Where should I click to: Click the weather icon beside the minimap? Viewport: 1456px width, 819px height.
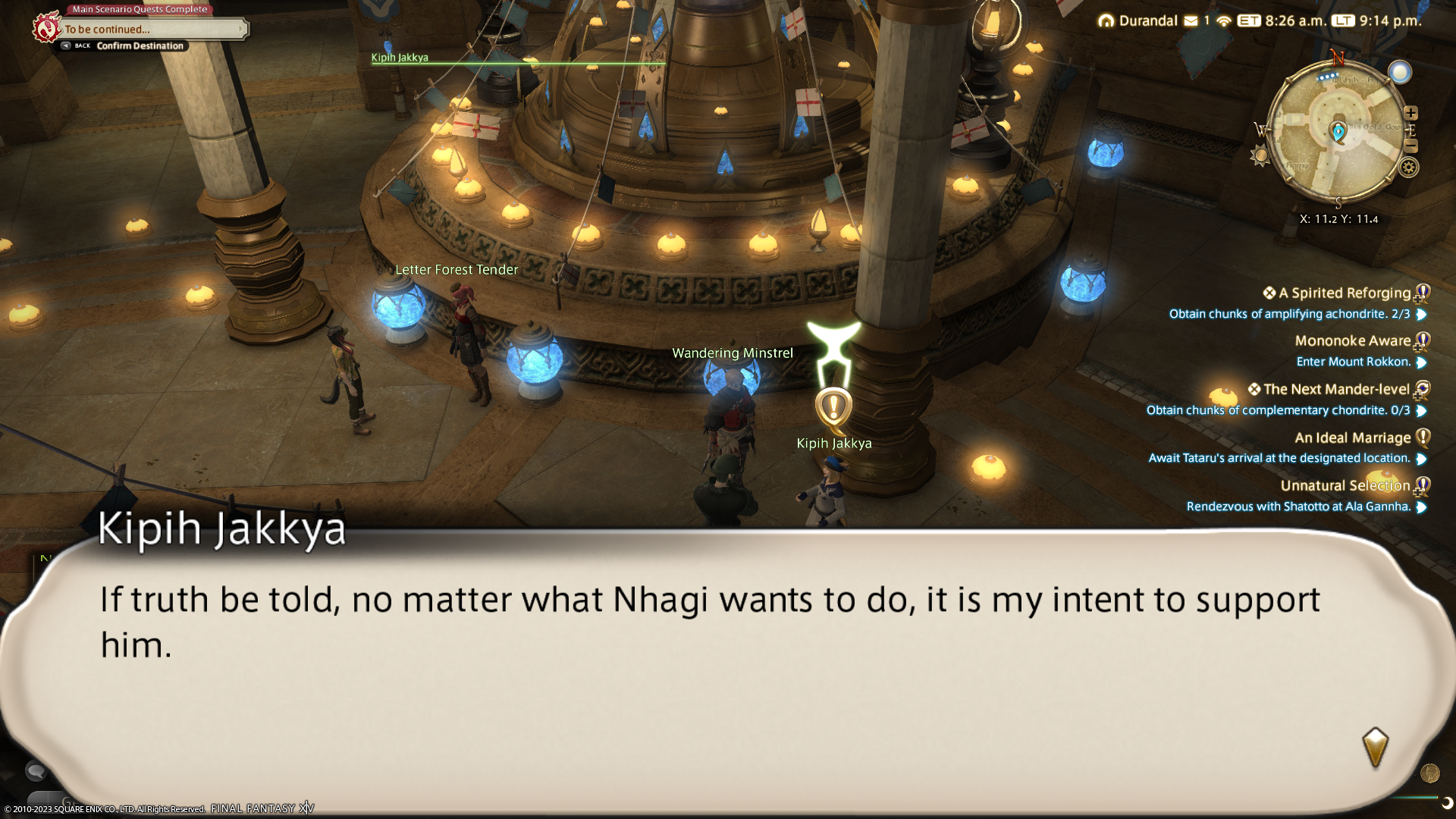1400,72
